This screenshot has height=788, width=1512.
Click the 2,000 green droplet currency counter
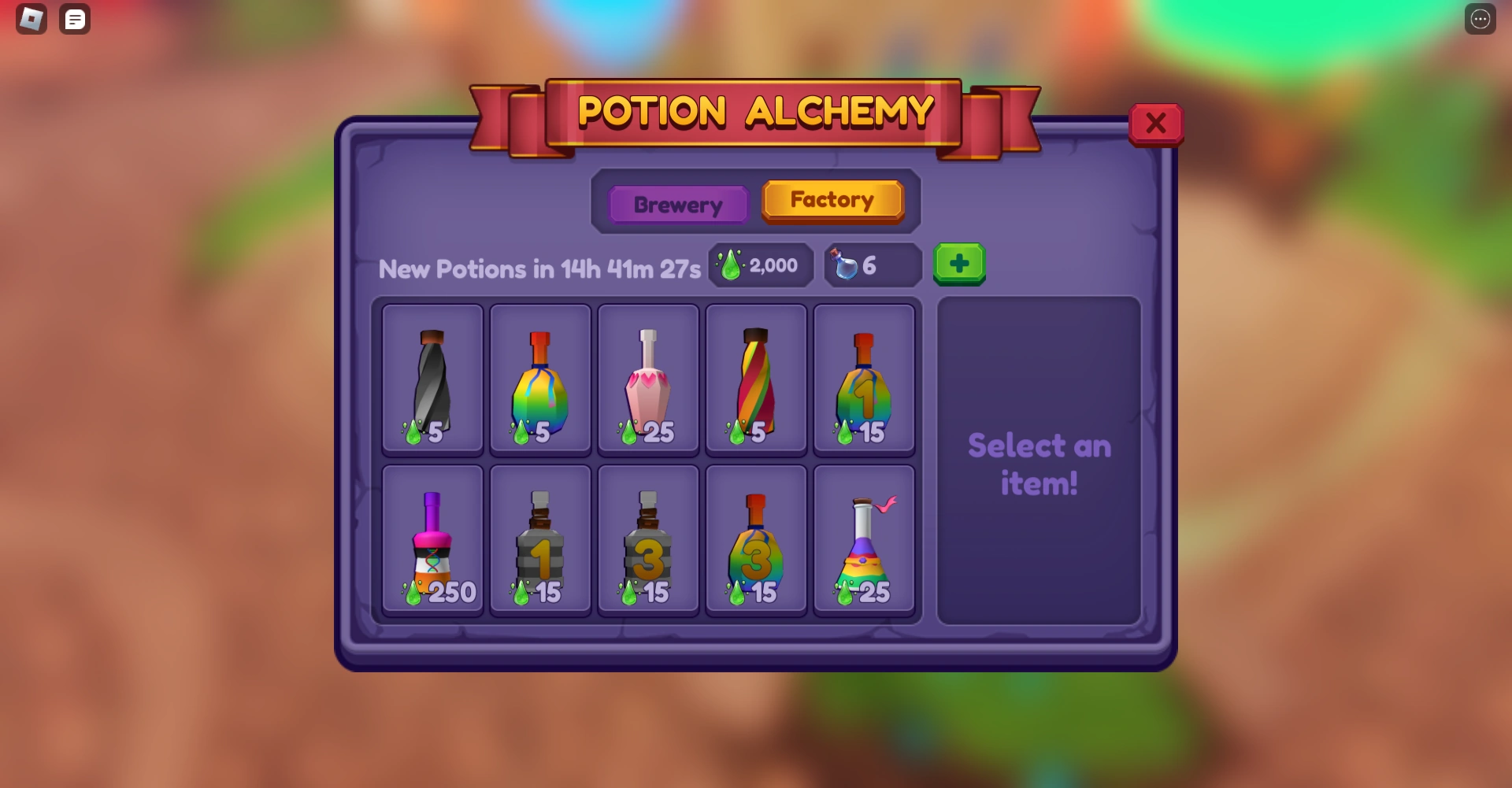[759, 265]
